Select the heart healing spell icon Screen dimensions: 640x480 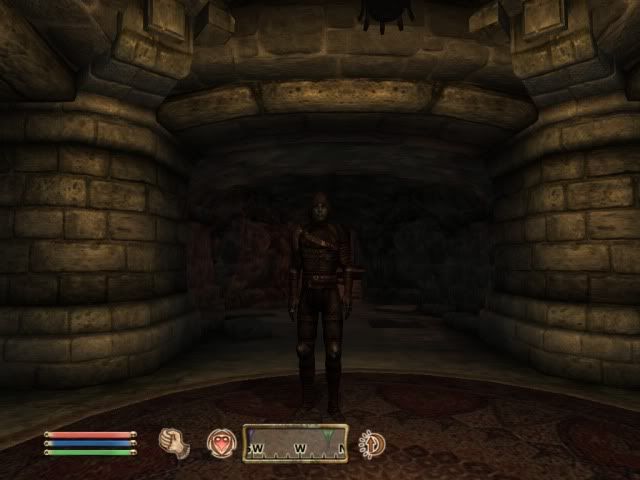click(220, 442)
